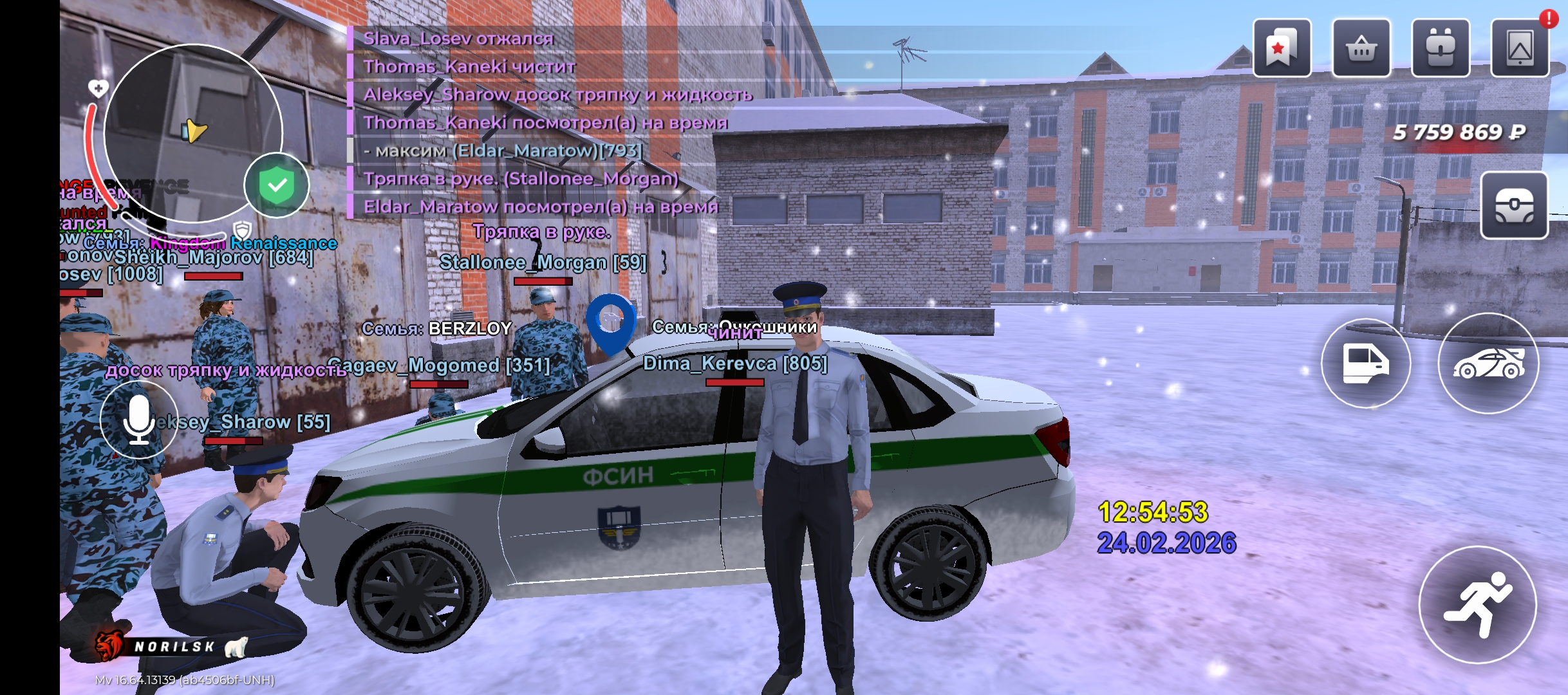Tap the green shield checkmark badge
1568x695 pixels.
277,185
